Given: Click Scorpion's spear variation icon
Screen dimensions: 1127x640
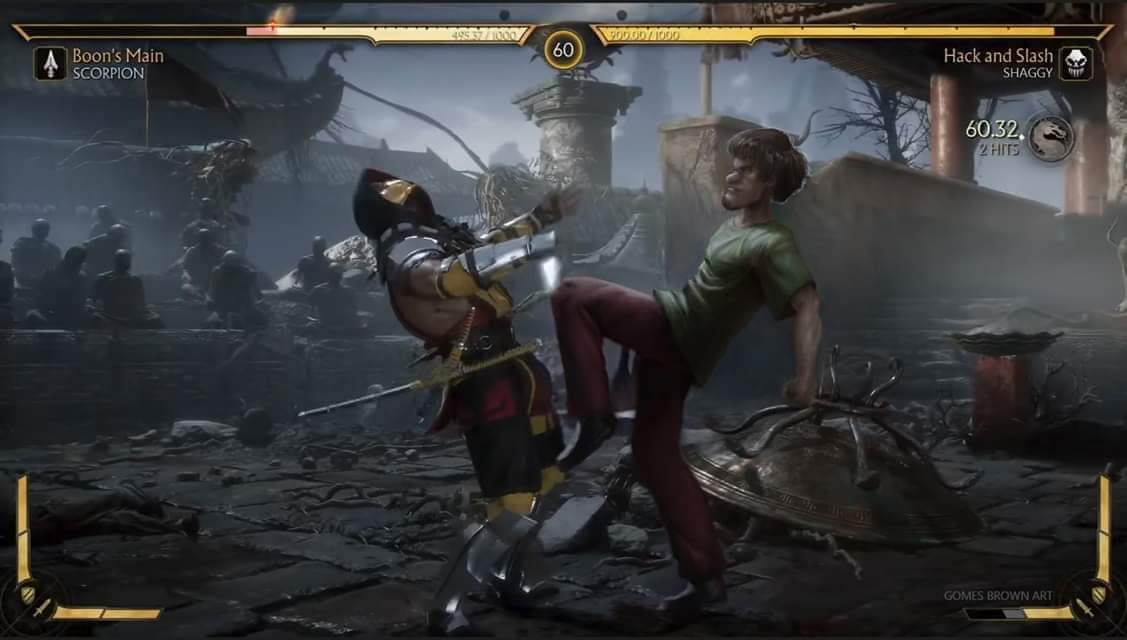Looking at the screenshot, I should click(50, 63).
